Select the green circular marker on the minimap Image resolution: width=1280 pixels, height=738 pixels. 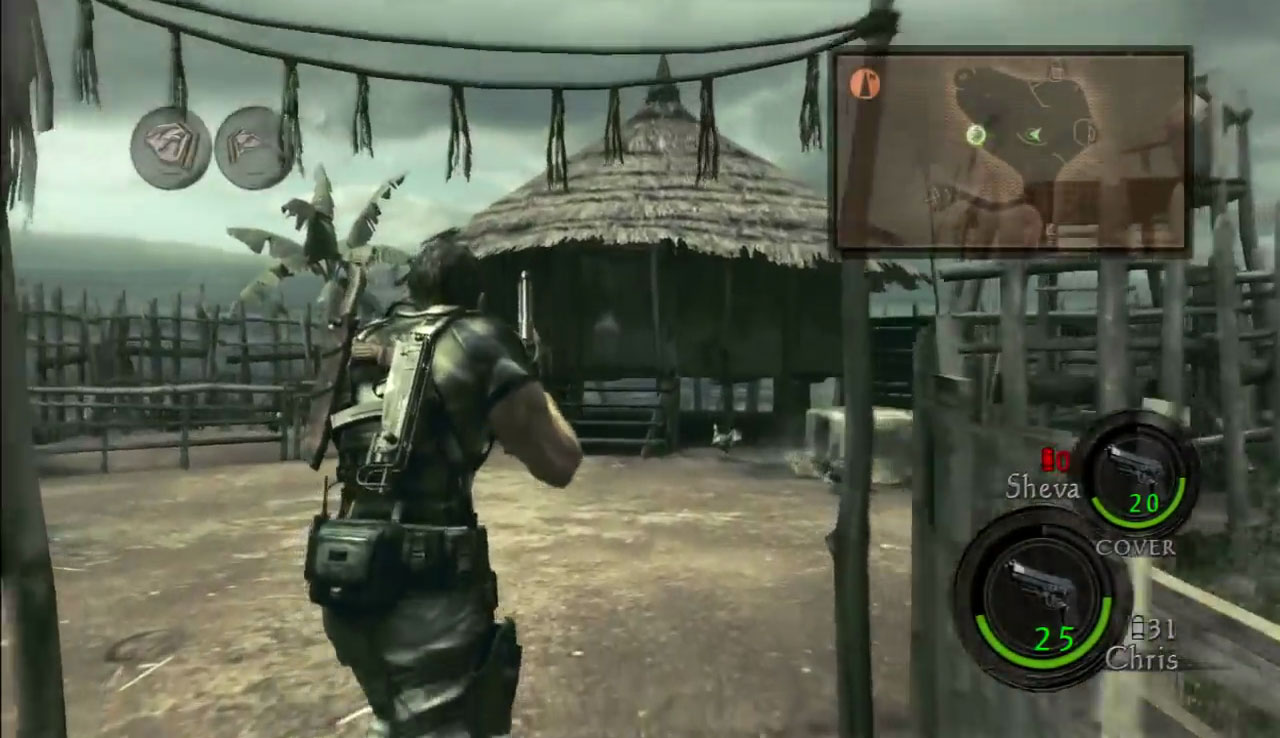click(x=977, y=135)
